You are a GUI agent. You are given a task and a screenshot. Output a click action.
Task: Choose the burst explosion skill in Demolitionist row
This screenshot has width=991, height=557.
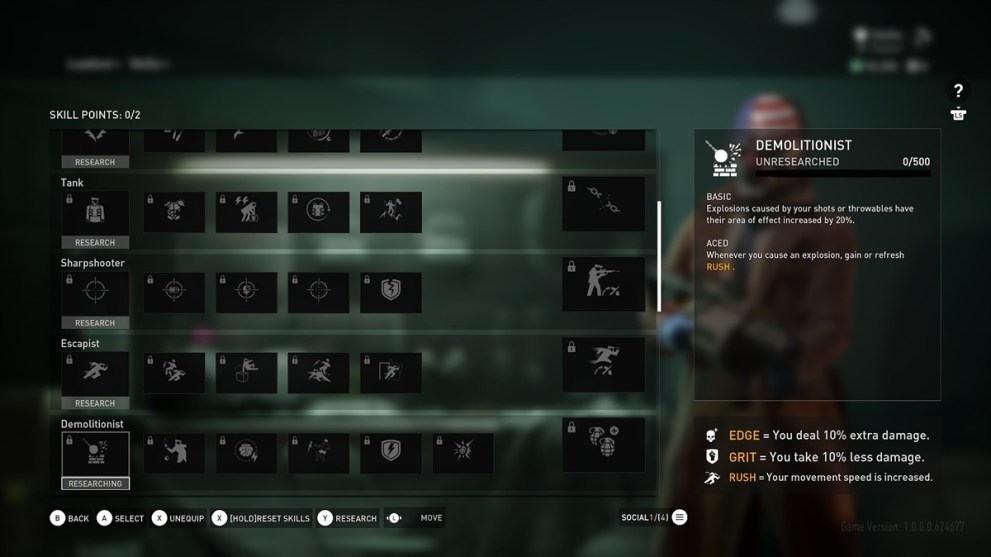(x=463, y=453)
